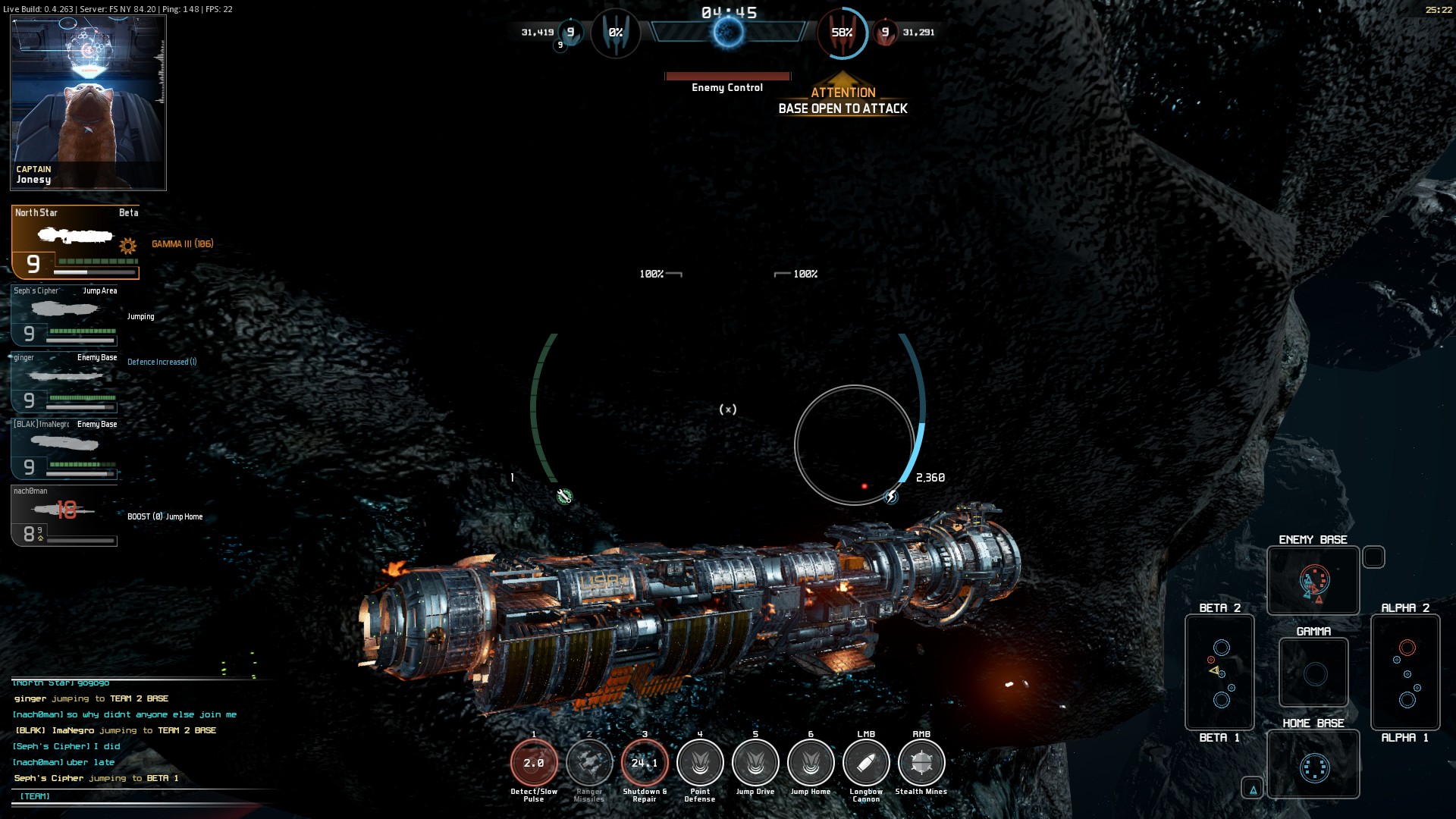This screenshot has height=819, width=1456.
Task: Select [BLAK] ImaNegro teammate panel
Action: [x=65, y=449]
